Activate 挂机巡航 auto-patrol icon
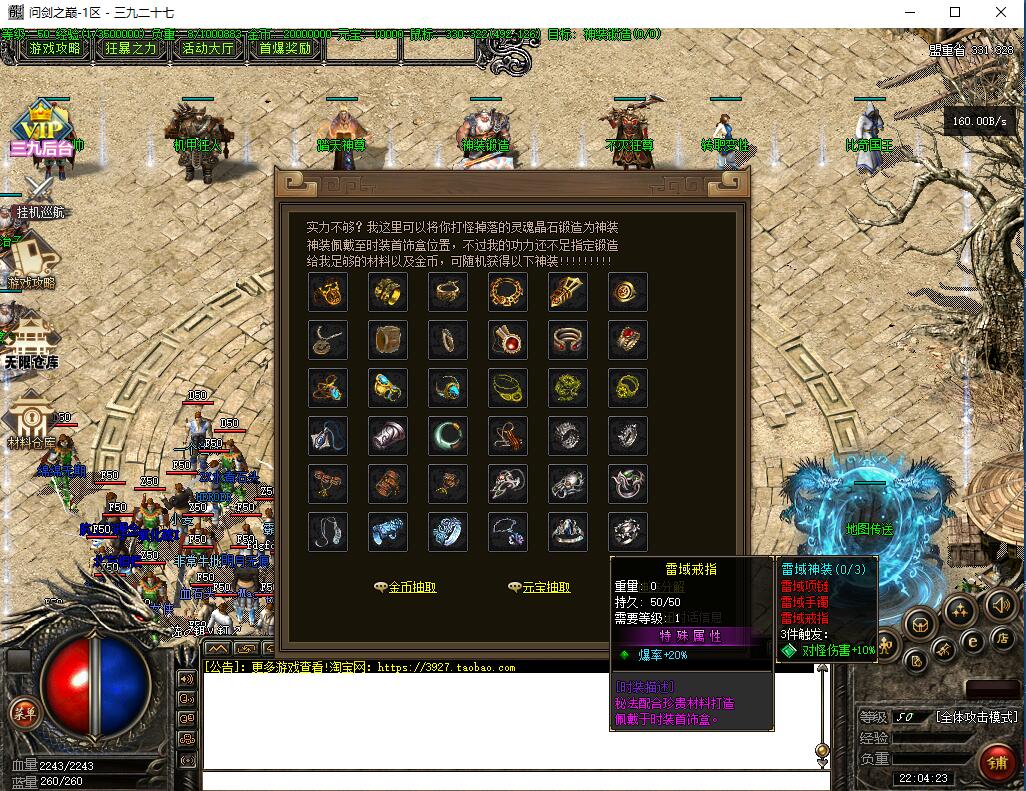1026x791 pixels. [x=40, y=195]
